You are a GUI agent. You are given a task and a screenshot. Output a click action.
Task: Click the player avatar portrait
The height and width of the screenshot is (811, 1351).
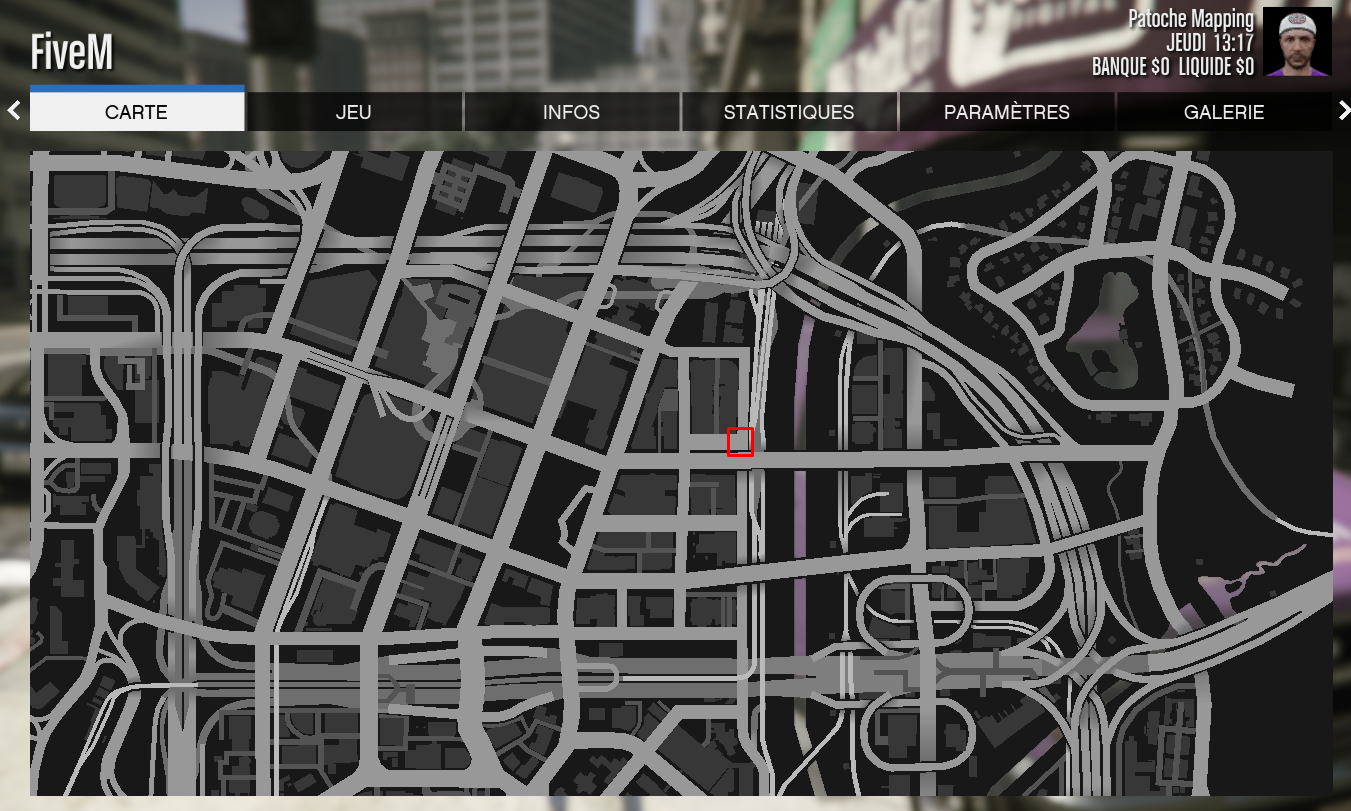pos(1297,42)
